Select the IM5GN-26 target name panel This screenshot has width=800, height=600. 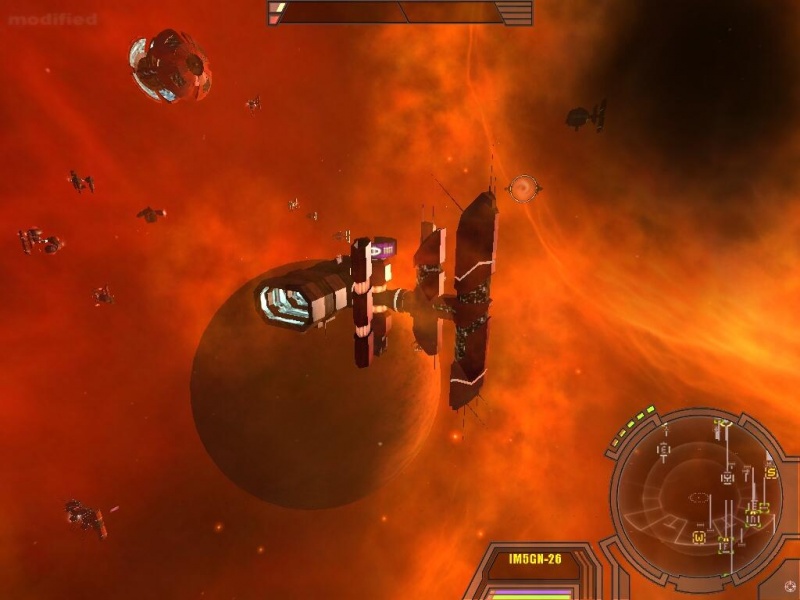pyautogui.click(x=530, y=560)
